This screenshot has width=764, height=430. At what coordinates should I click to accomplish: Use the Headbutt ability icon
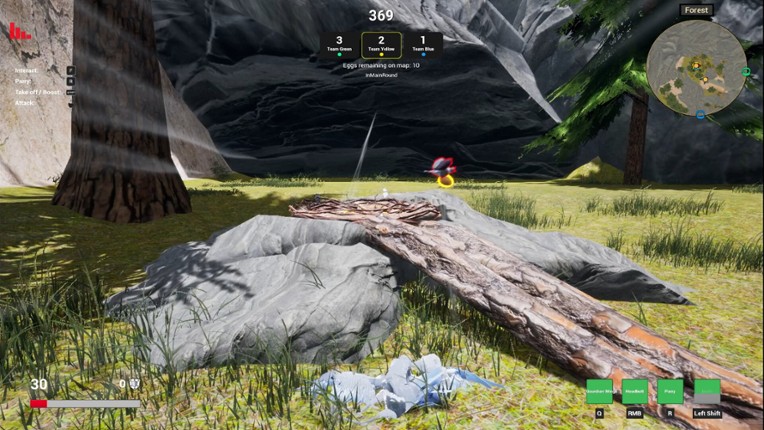pos(635,391)
